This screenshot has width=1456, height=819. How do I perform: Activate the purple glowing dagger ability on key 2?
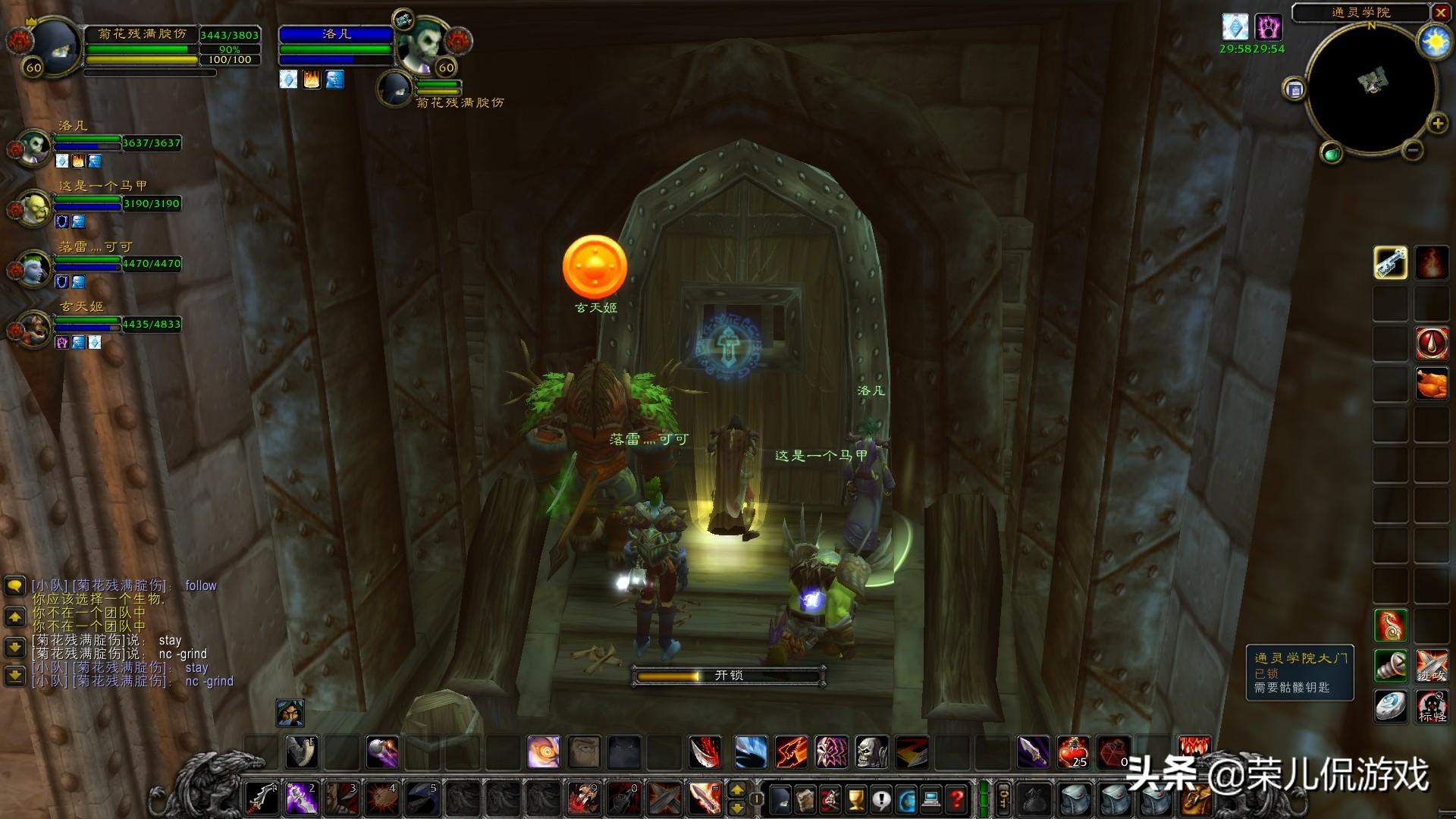click(x=301, y=799)
